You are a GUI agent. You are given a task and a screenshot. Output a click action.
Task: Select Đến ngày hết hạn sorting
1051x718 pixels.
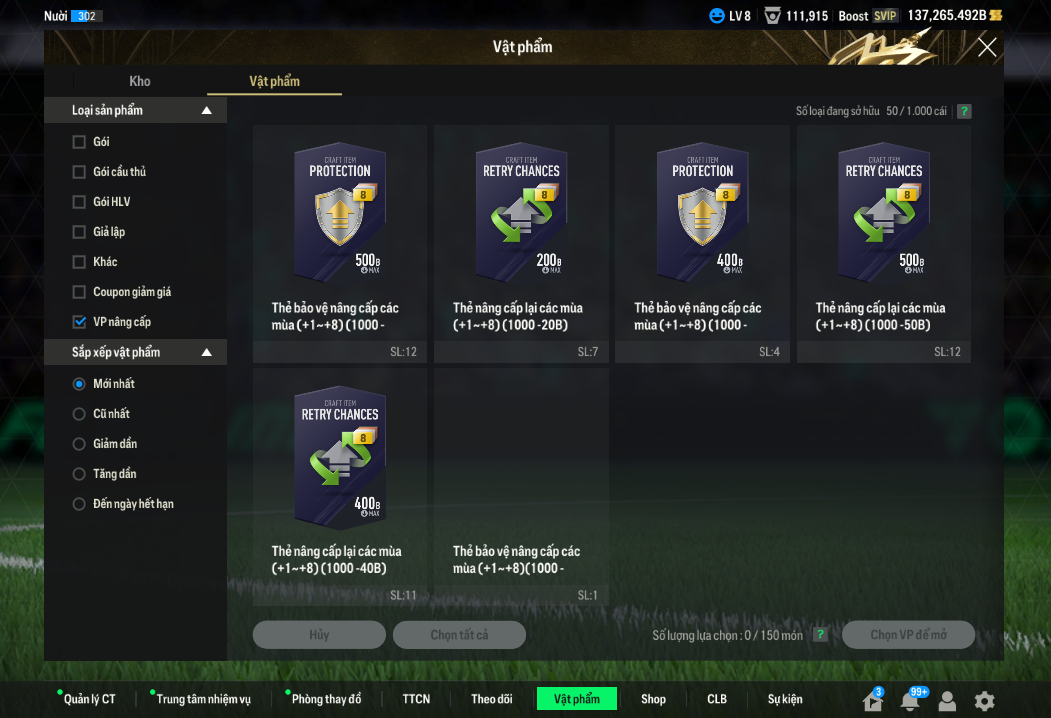(x=79, y=504)
